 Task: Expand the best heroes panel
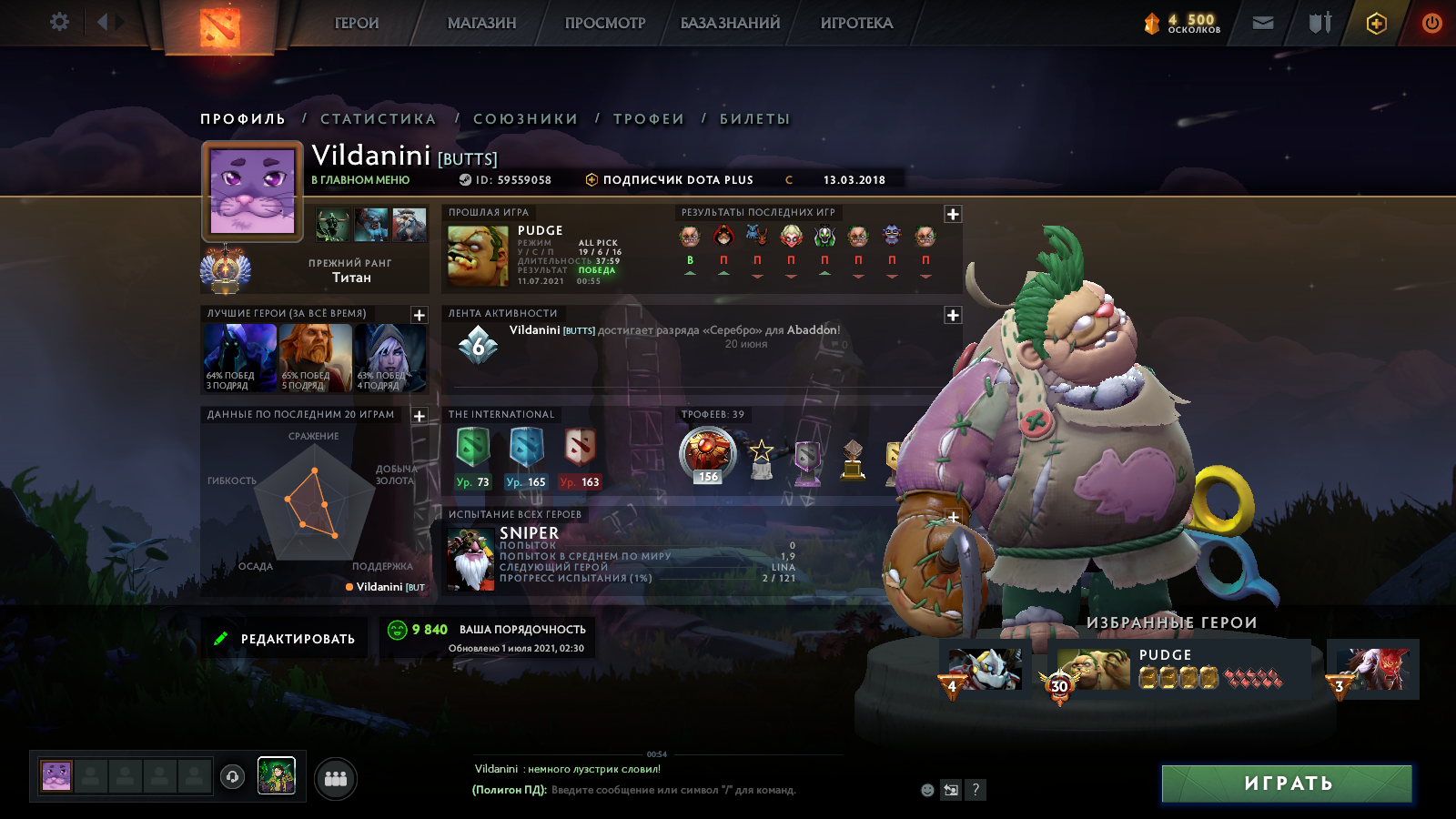(x=420, y=315)
